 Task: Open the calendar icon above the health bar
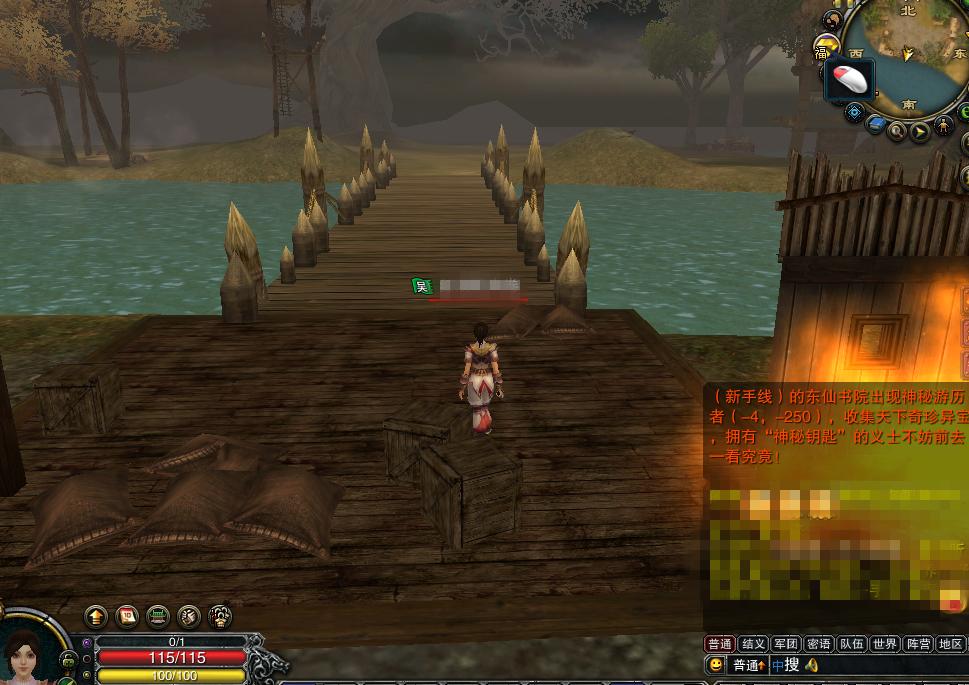pyautogui.click(x=127, y=616)
